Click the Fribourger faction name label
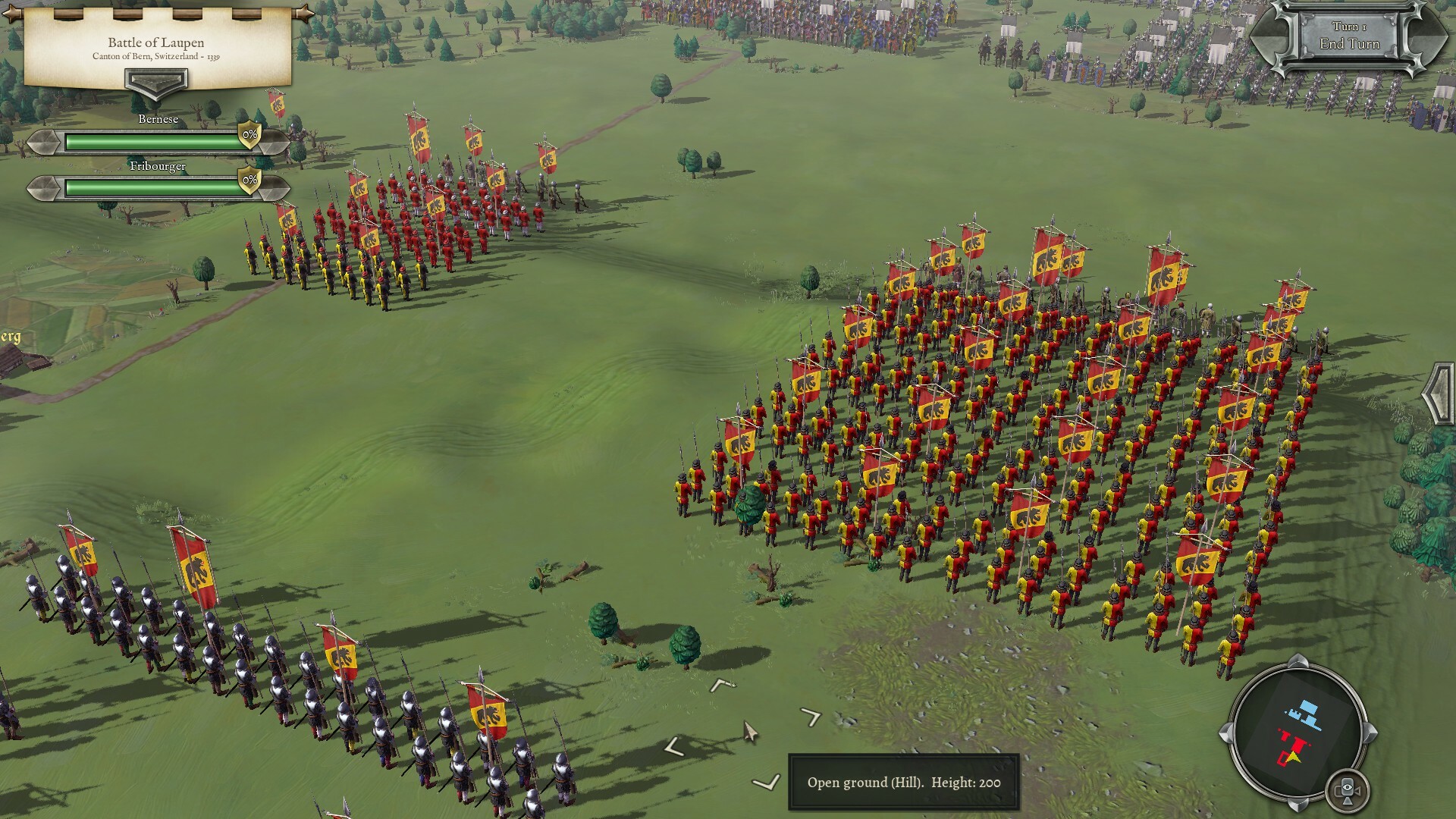This screenshot has width=1456, height=819. 158,166
